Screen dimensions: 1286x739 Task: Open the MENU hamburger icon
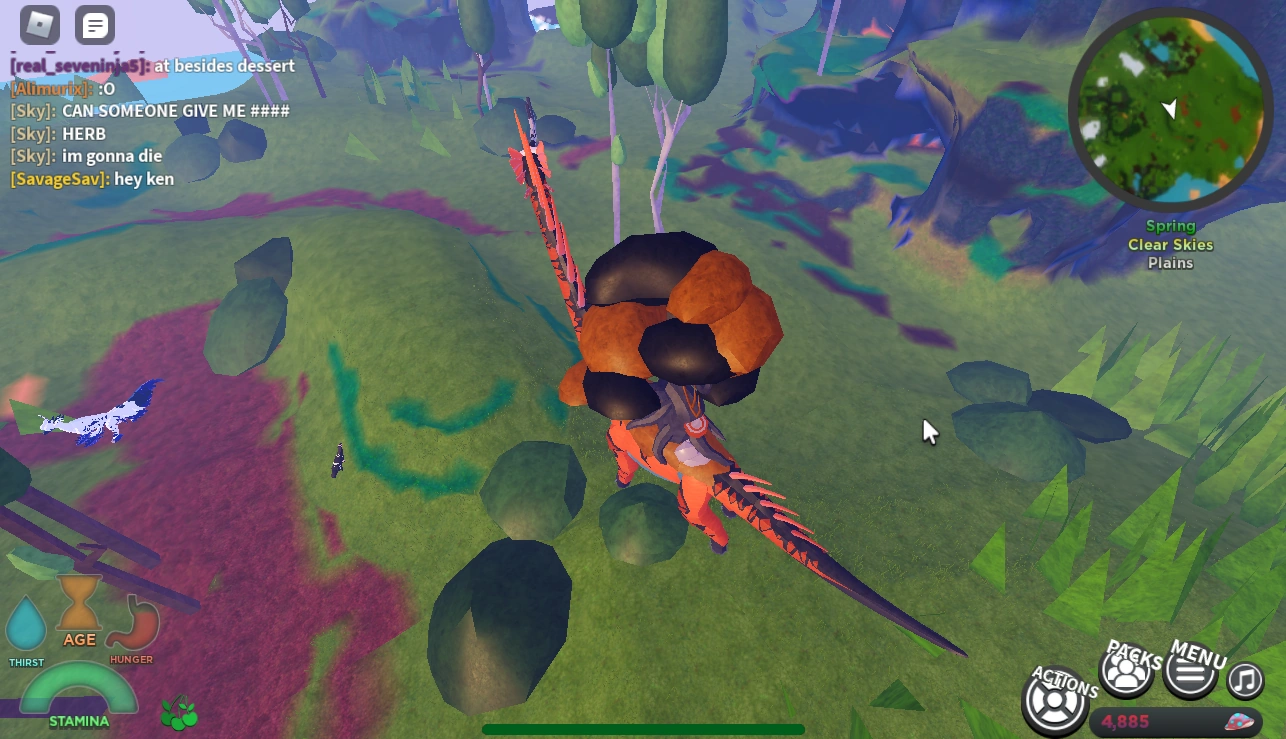[1190, 671]
